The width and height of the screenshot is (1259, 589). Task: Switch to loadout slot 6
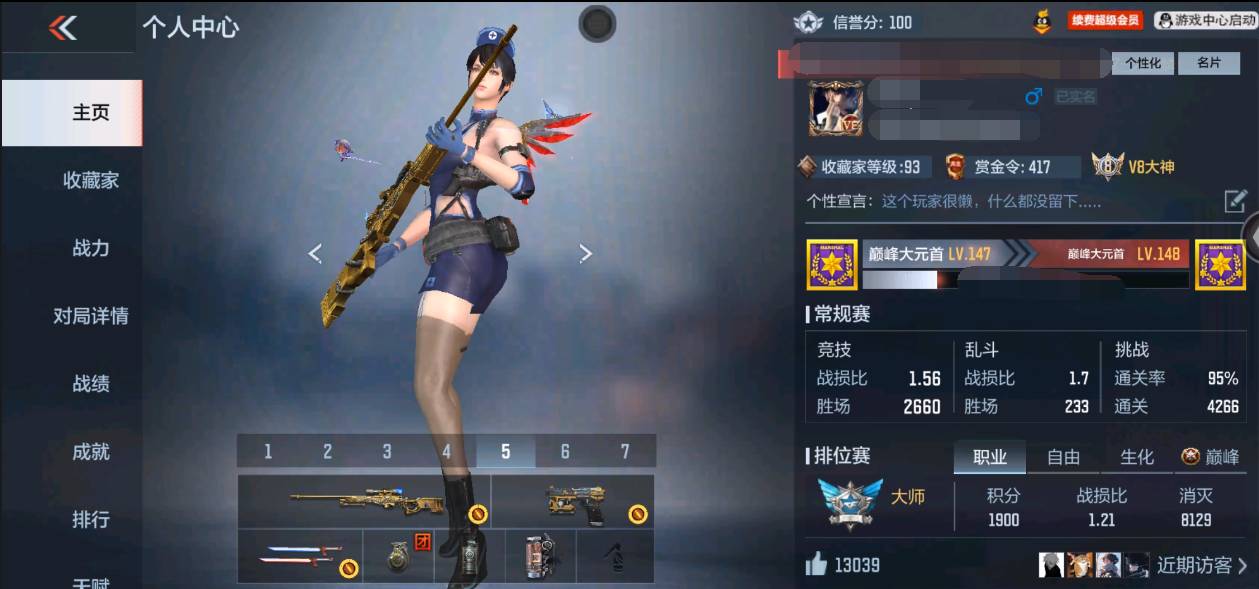565,452
